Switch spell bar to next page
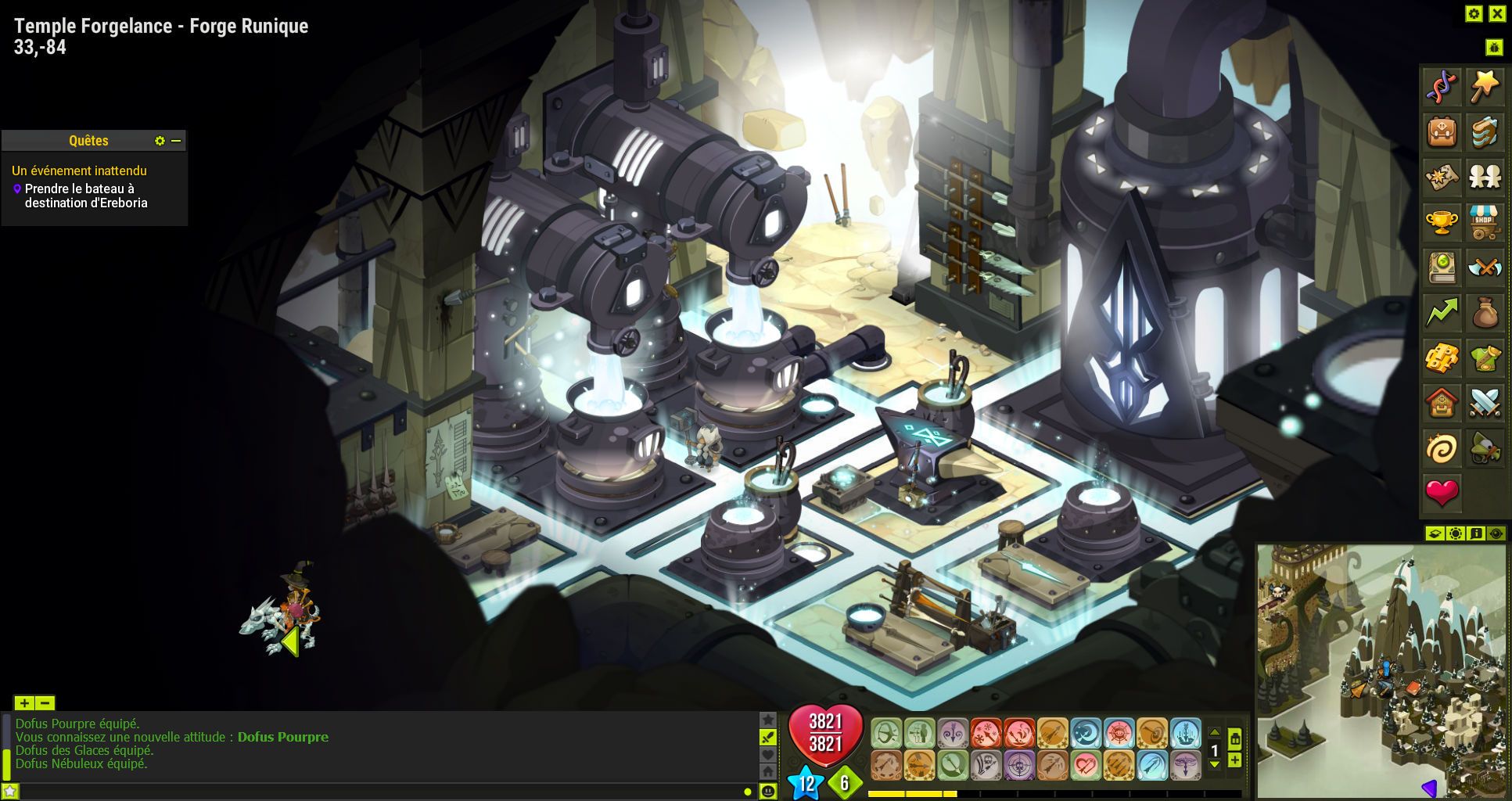The width and height of the screenshot is (1512, 801). coord(1214,765)
